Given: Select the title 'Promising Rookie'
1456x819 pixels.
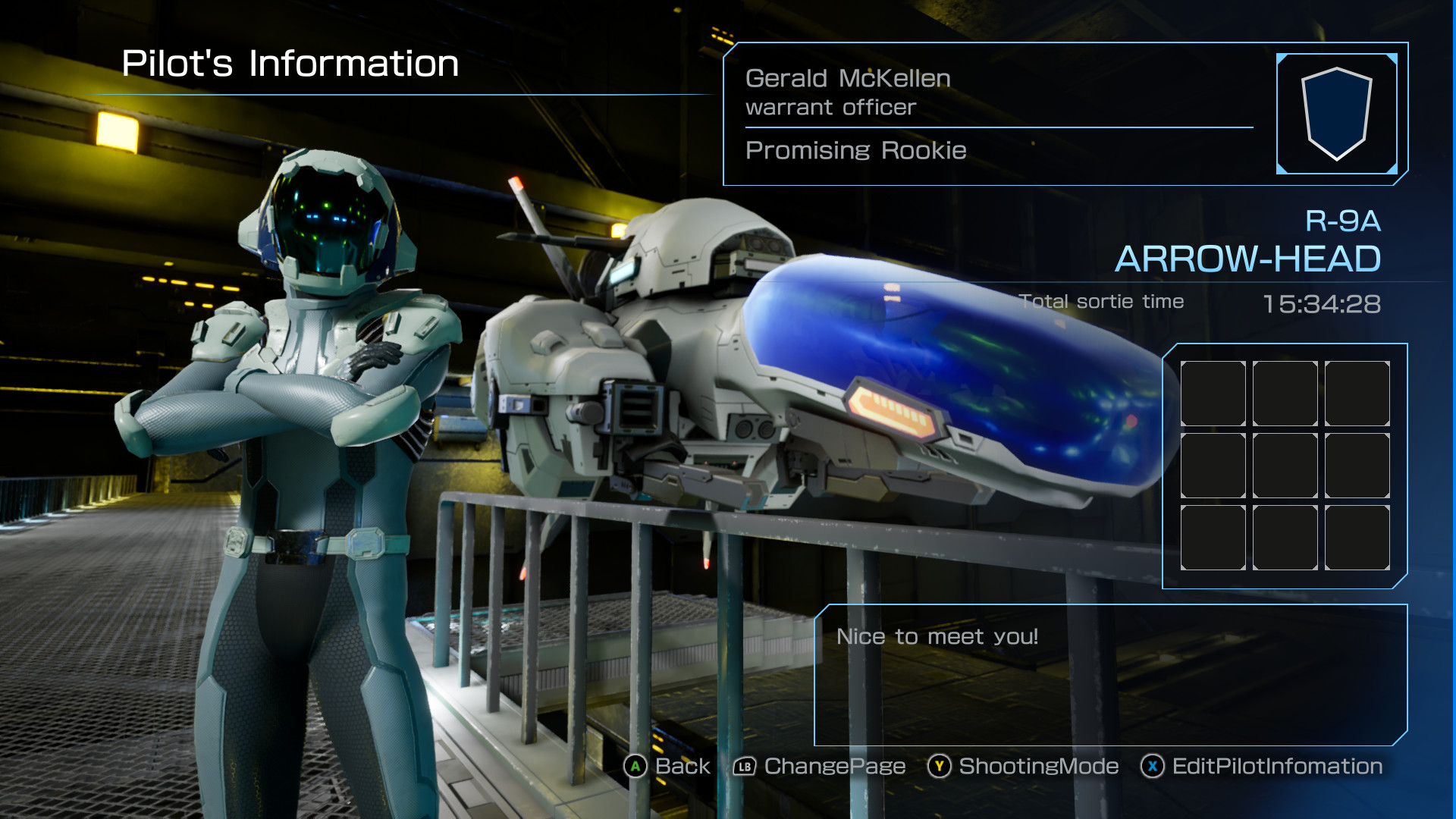Looking at the screenshot, I should tap(855, 150).
